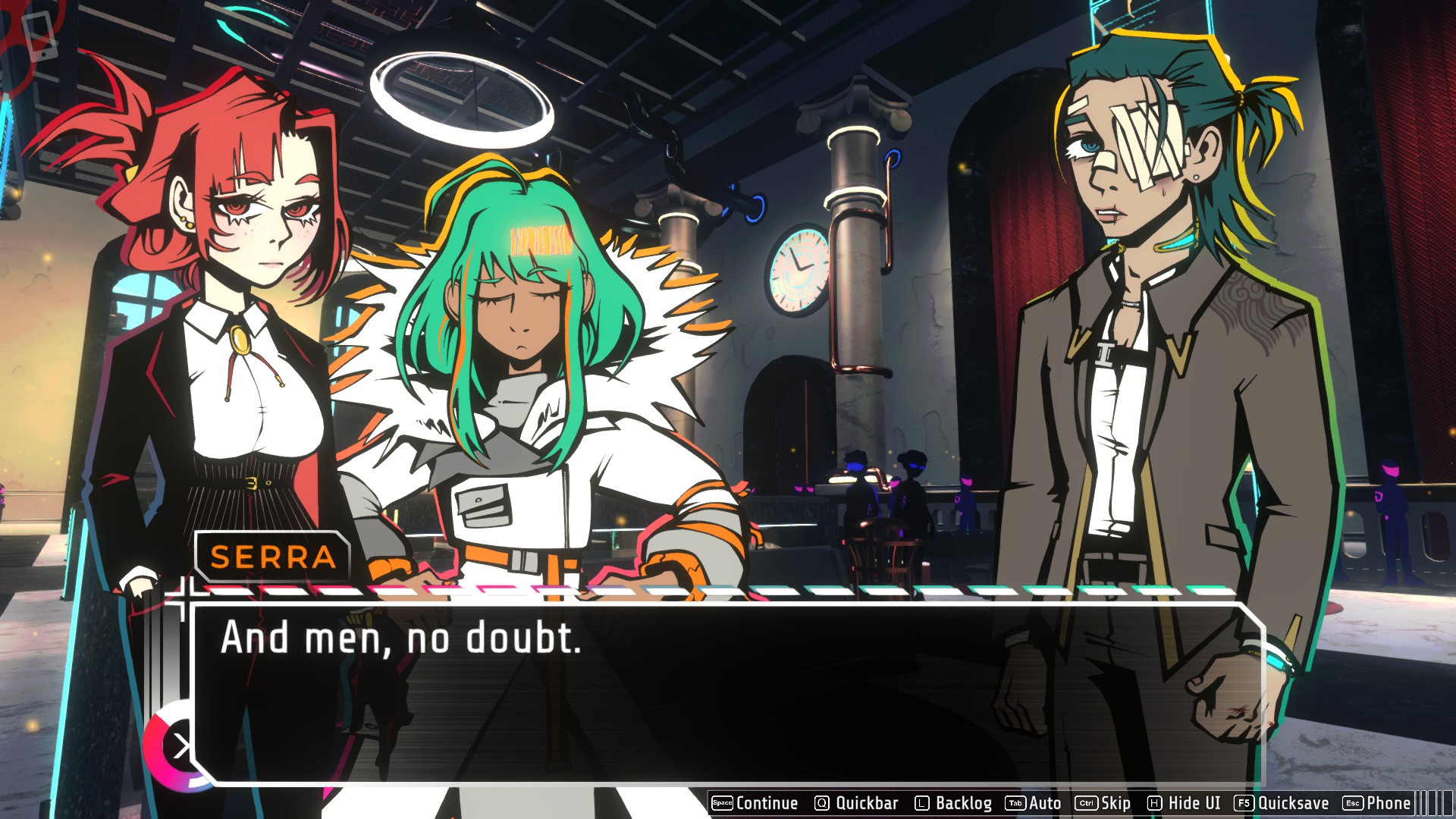The height and width of the screenshot is (819, 1456).
Task: Activate the Skip dialogue option
Action: [x=1103, y=803]
